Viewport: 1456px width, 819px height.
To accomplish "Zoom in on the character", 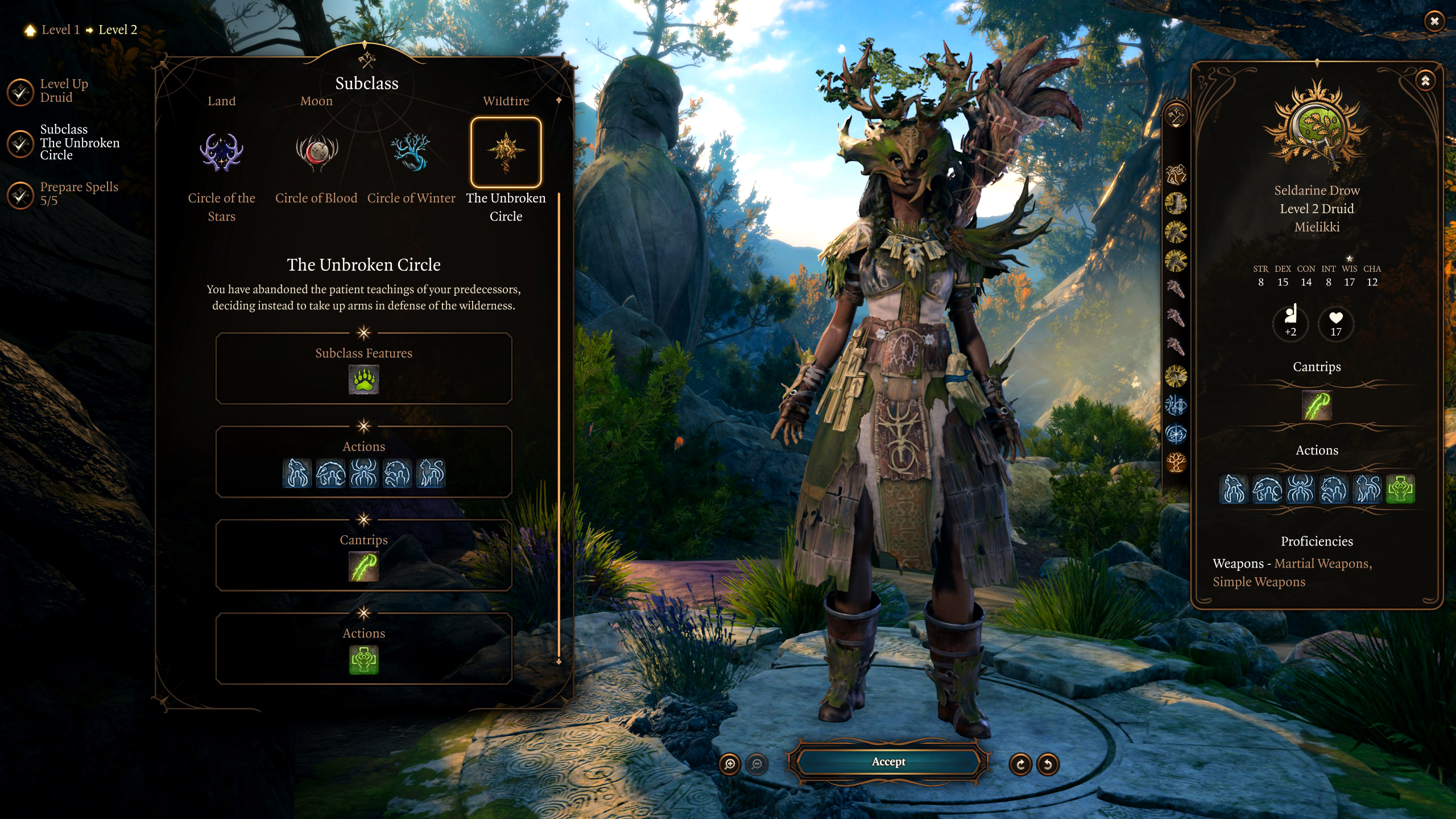I will 730,764.
